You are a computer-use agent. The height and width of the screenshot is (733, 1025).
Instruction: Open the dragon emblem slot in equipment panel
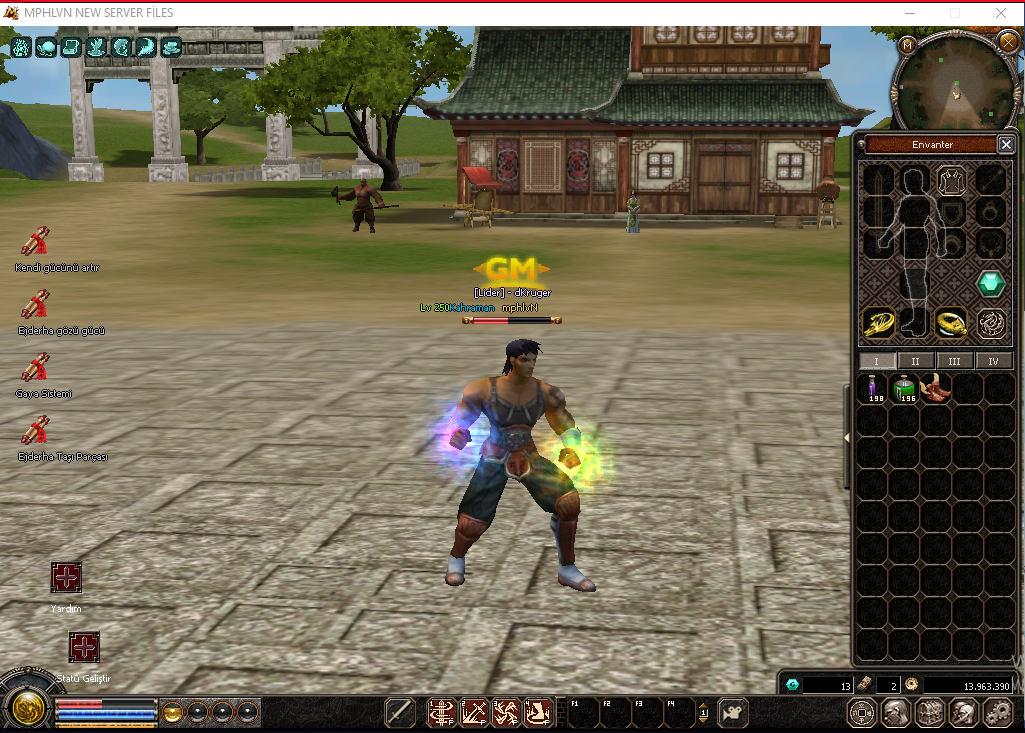tap(991, 323)
